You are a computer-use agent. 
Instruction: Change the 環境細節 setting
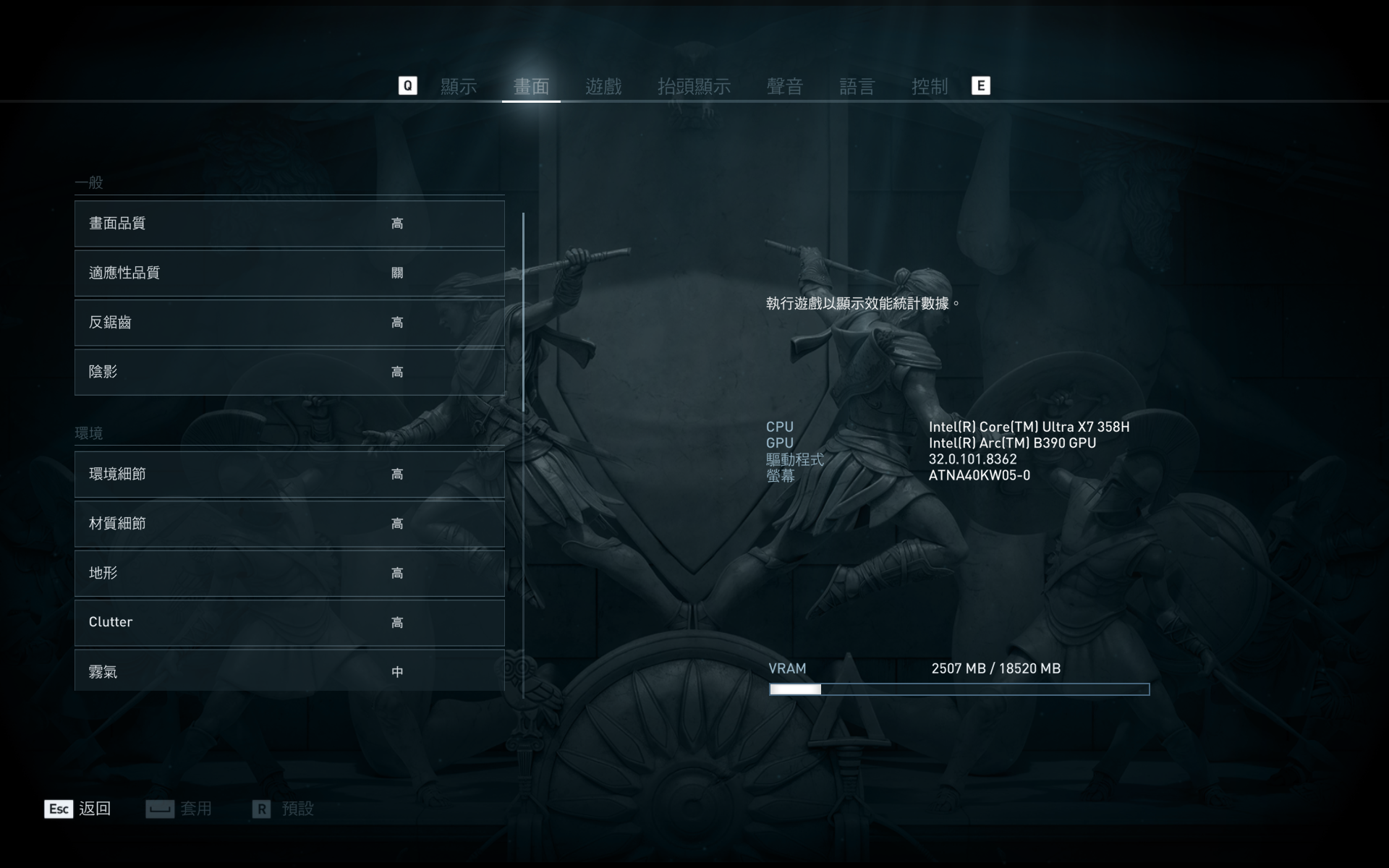[x=289, y=475]
